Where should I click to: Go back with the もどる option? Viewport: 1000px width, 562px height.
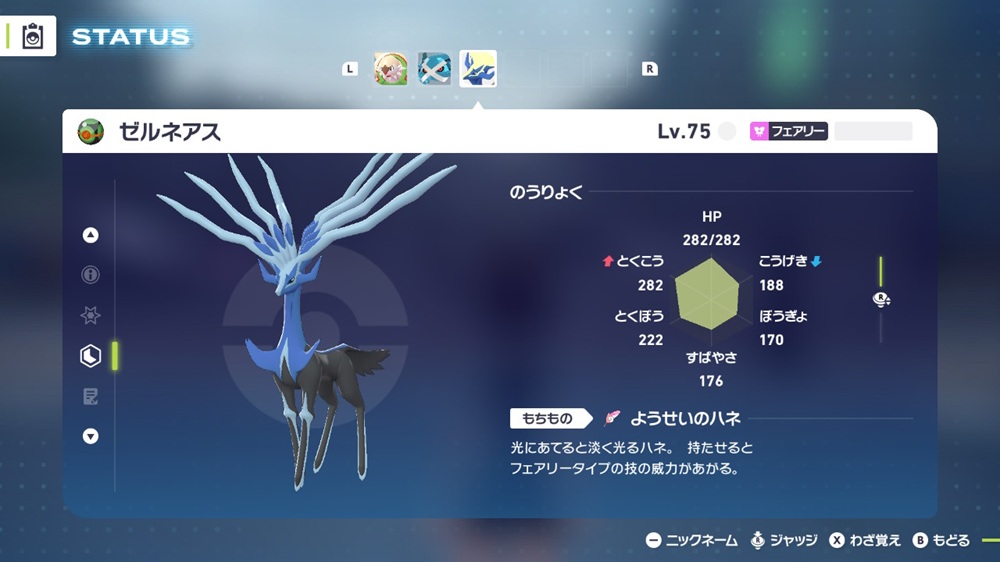[x=941, y=540]
